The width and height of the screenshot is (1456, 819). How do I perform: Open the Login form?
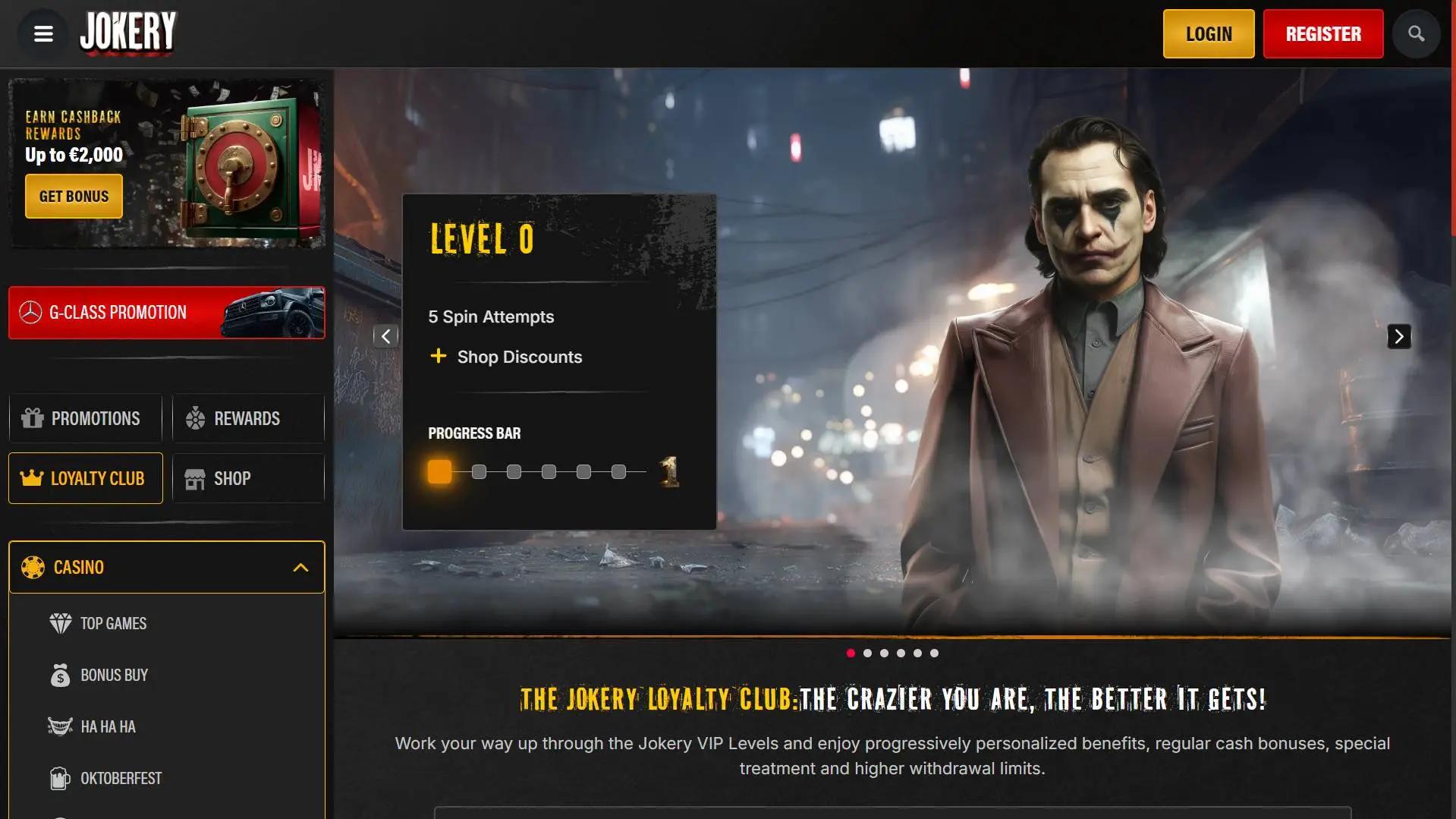point(1208,34)
